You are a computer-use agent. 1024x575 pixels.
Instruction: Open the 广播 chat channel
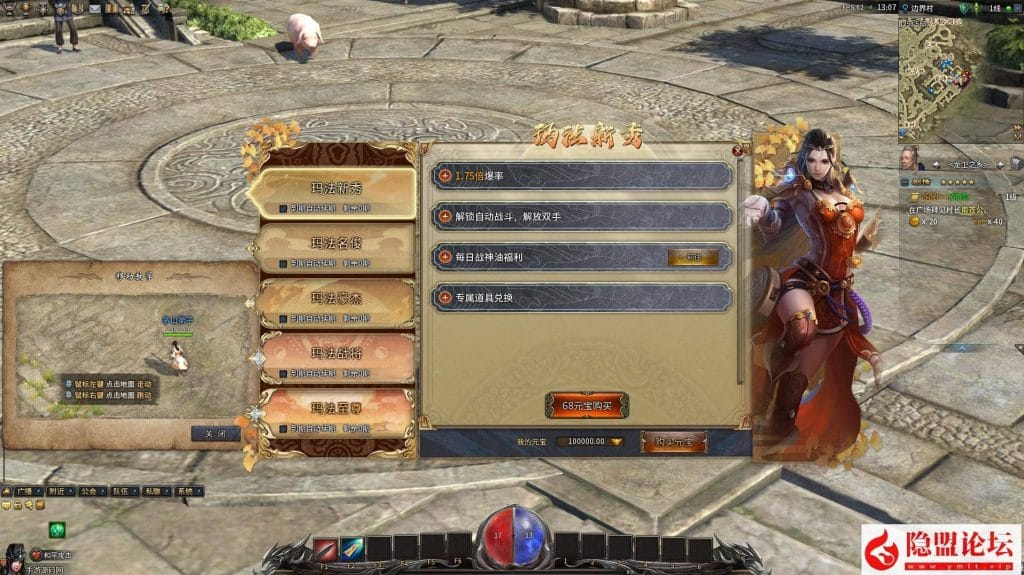point(25,492)
